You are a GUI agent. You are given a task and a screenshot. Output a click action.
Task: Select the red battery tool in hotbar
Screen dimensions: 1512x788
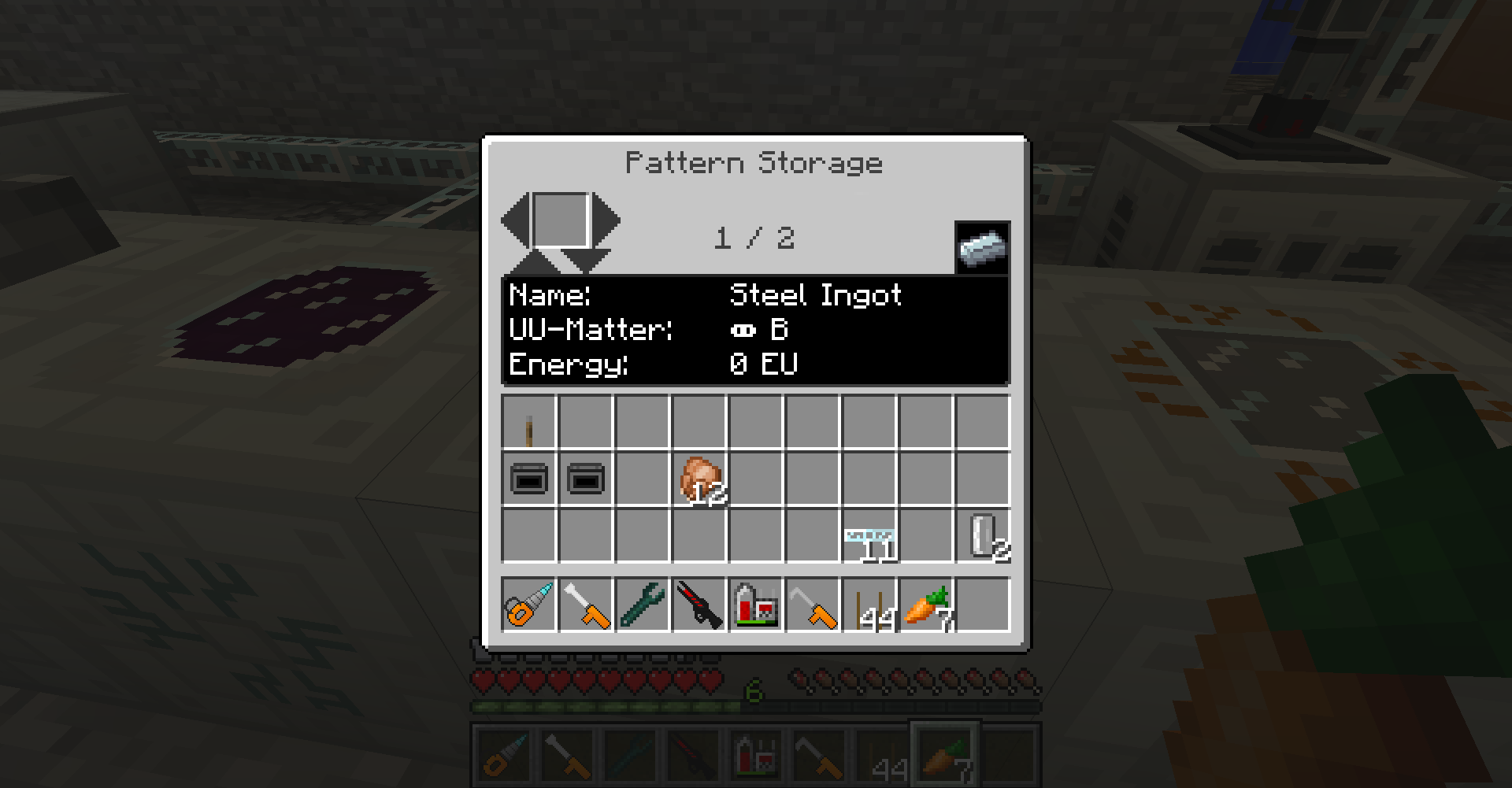point(756,605)
